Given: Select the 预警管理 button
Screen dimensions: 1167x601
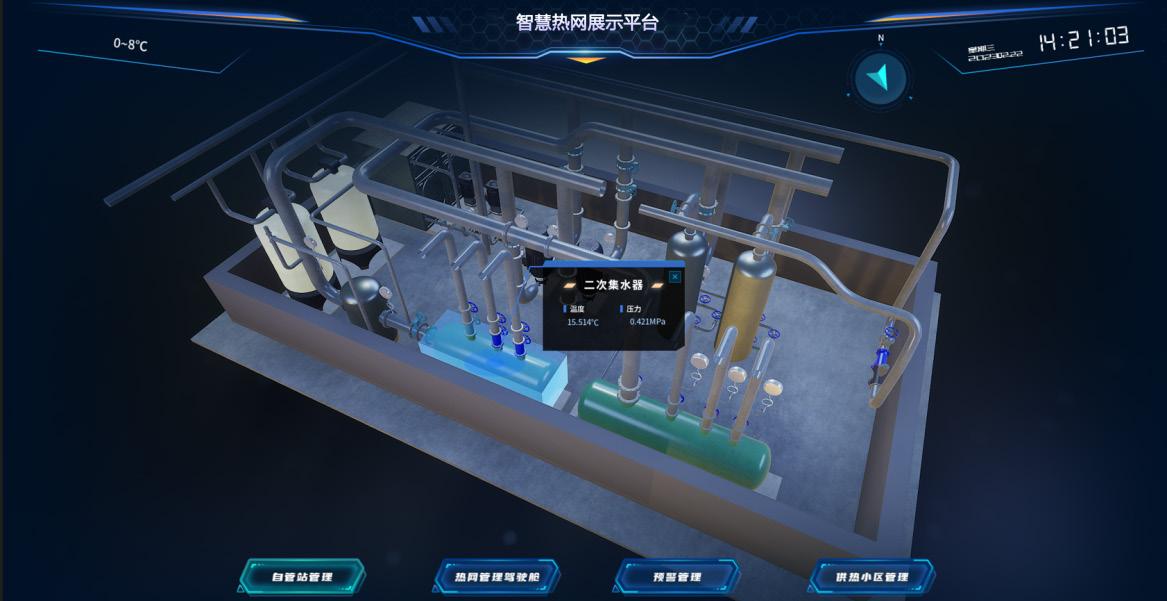Looking at the screenshot, I should point(677,577).
